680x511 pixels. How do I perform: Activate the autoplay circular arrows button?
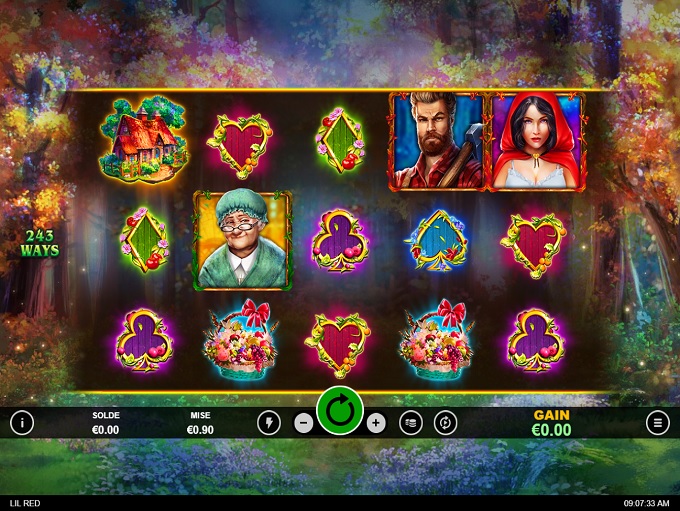click(446, 423)
